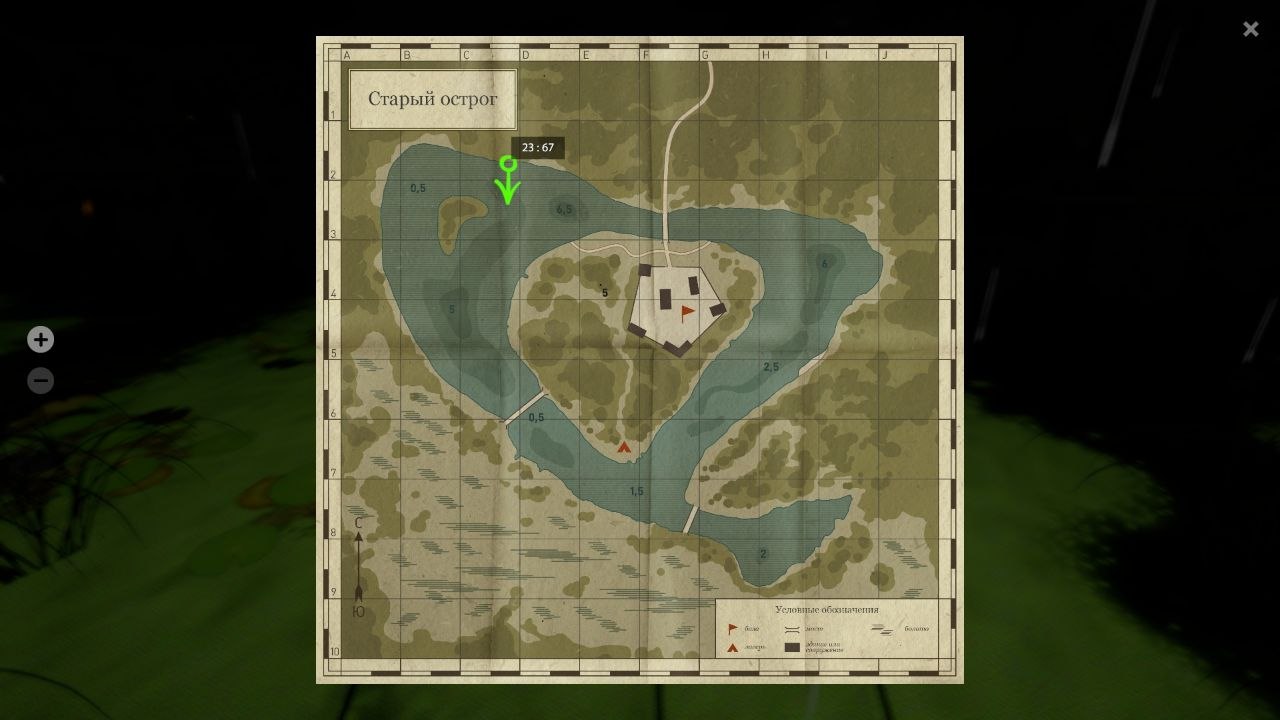This screenshot has width=1280, height=720.
Task: Zoom out of the map
Action: pyautogui.click(x=40, y=380)
